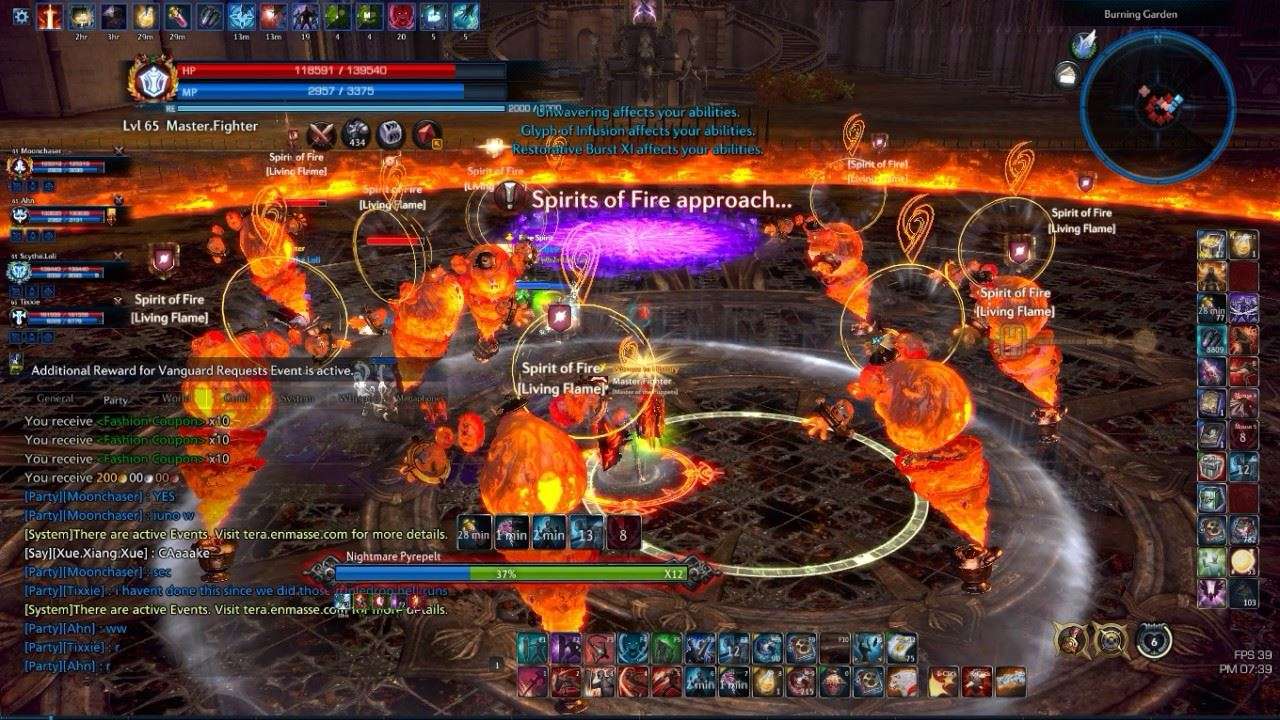
Task: Click the Master.Fighter class emblem portrait
Action: [x=152, y=82]
